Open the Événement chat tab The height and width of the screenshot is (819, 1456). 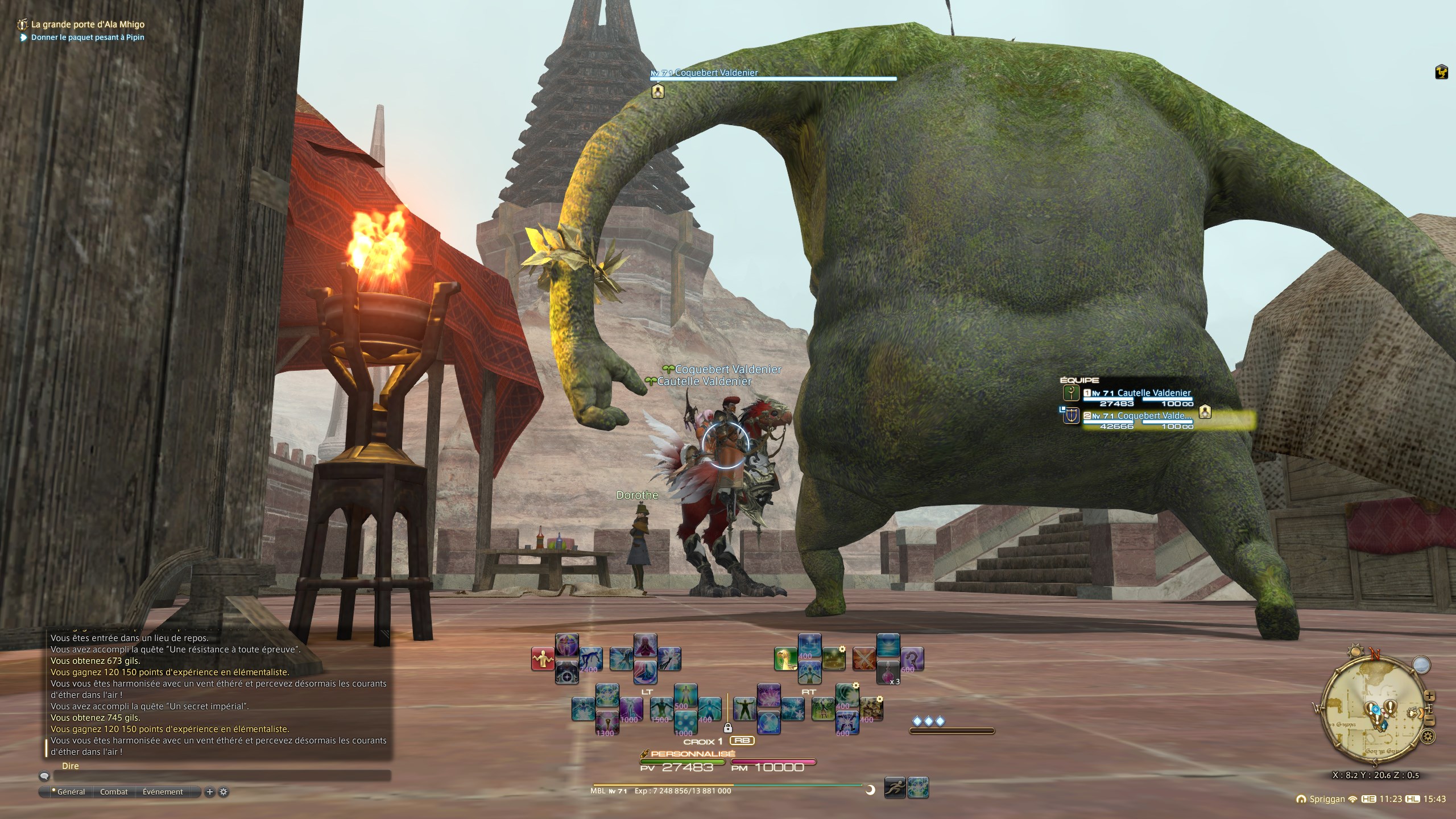163,792
